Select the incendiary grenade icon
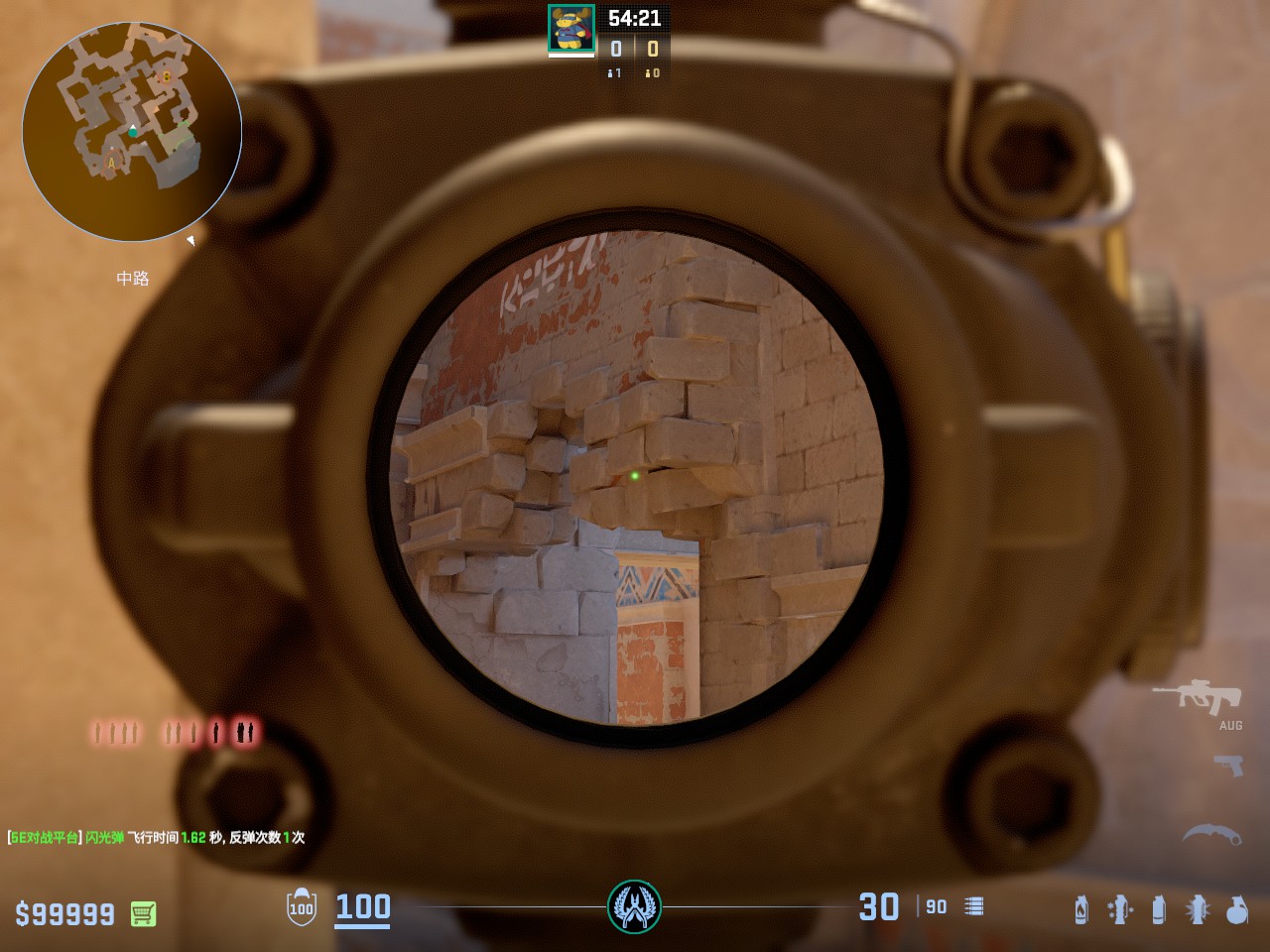This screenshot has height=952, width=1270. pos(1081,909)
